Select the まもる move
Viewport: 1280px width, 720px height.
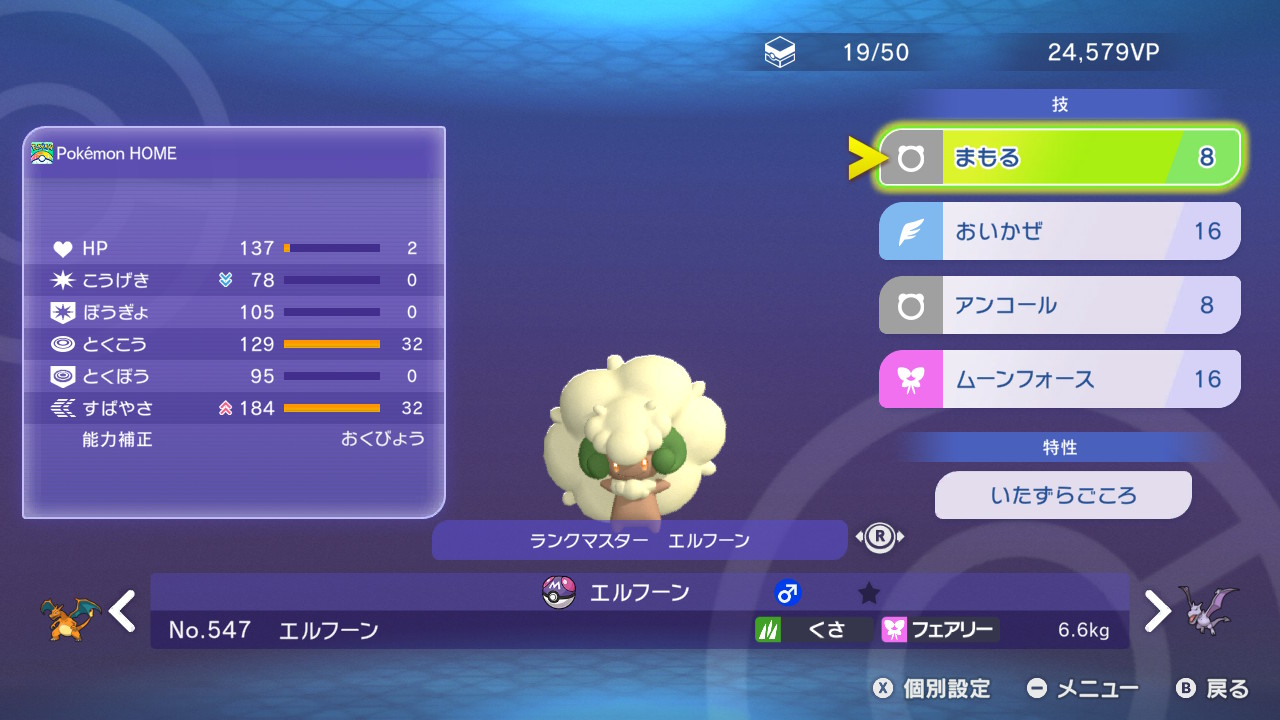1060,158
